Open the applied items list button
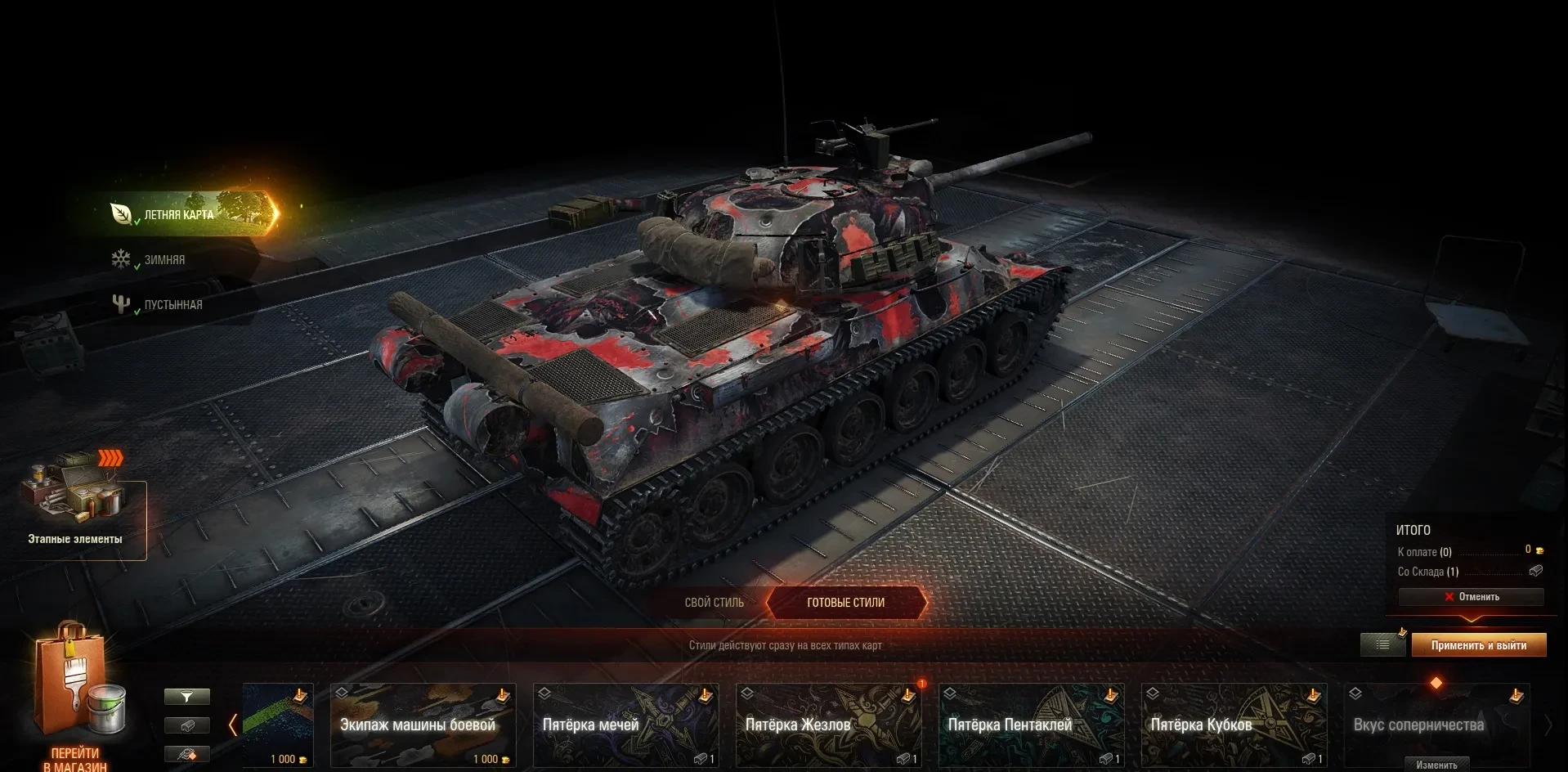Viewport: 1568px width, 772px height. [1382, 645]
